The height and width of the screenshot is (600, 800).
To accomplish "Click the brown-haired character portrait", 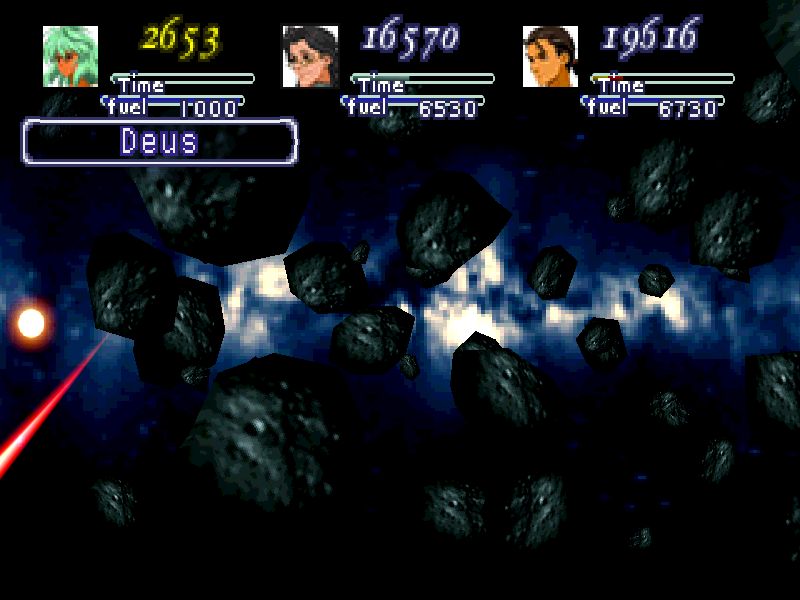I will pyautogui.click(x=550, y=57).
